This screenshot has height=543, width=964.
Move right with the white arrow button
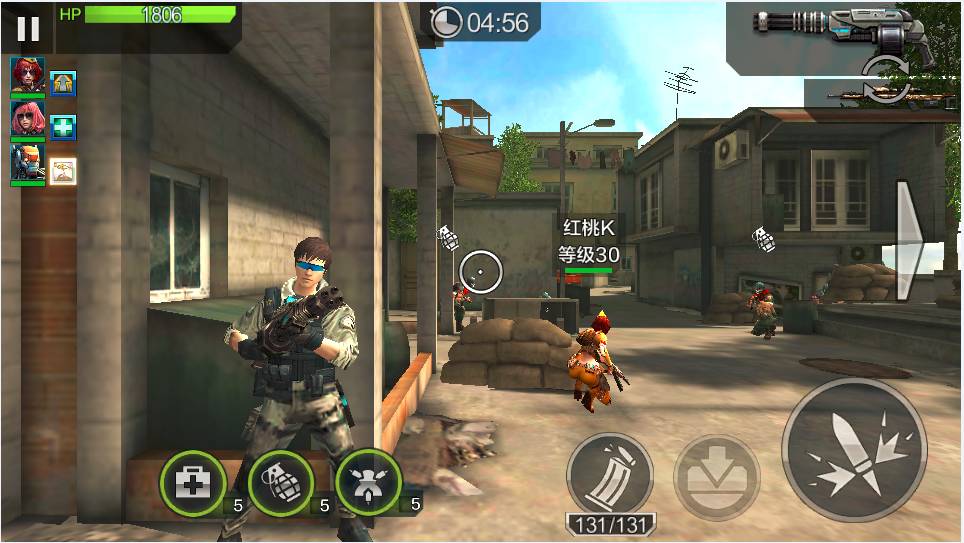[913, 240]
